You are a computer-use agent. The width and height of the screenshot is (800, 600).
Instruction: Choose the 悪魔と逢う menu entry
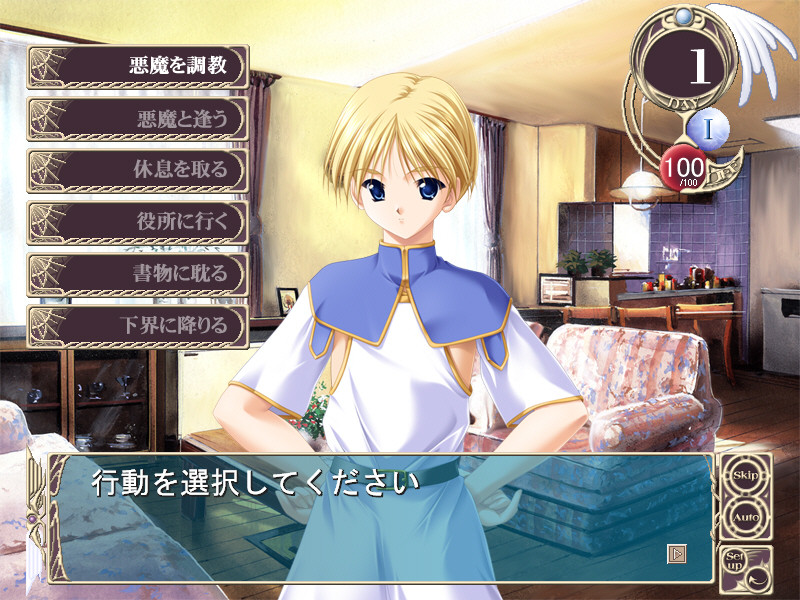pyautogui.click(x=138, y=118)
